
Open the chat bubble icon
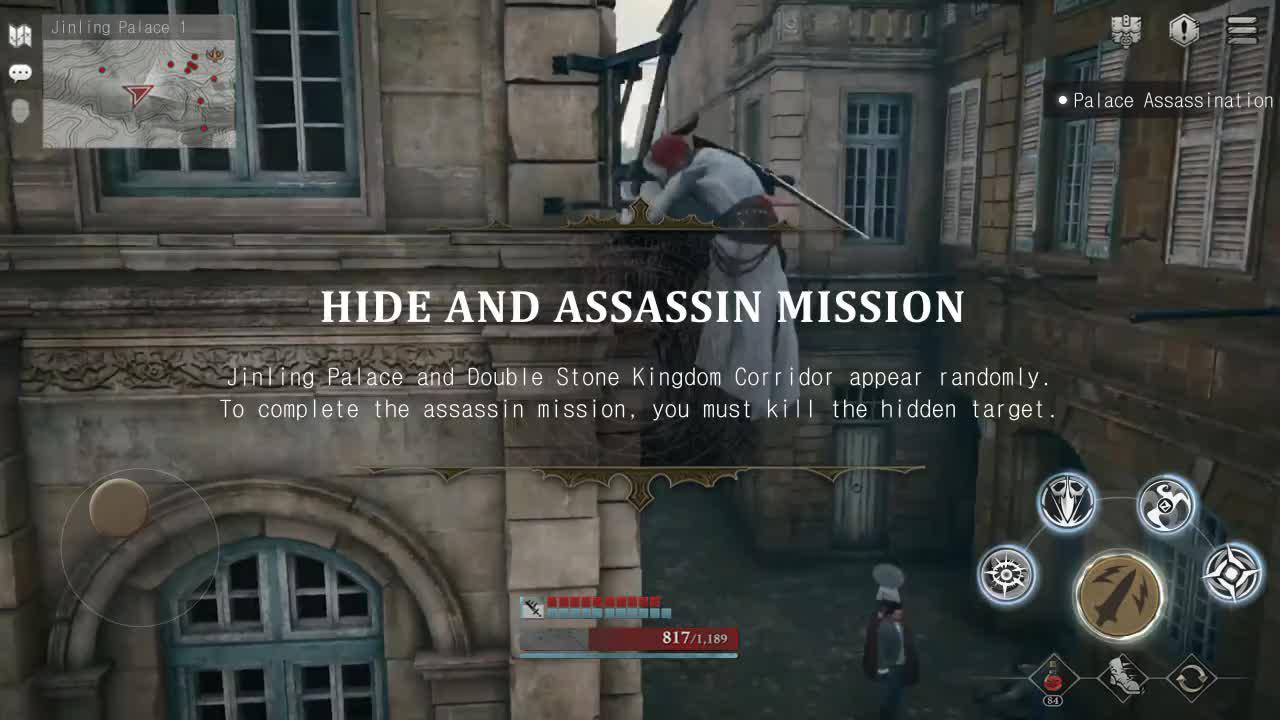coord(18,72)
